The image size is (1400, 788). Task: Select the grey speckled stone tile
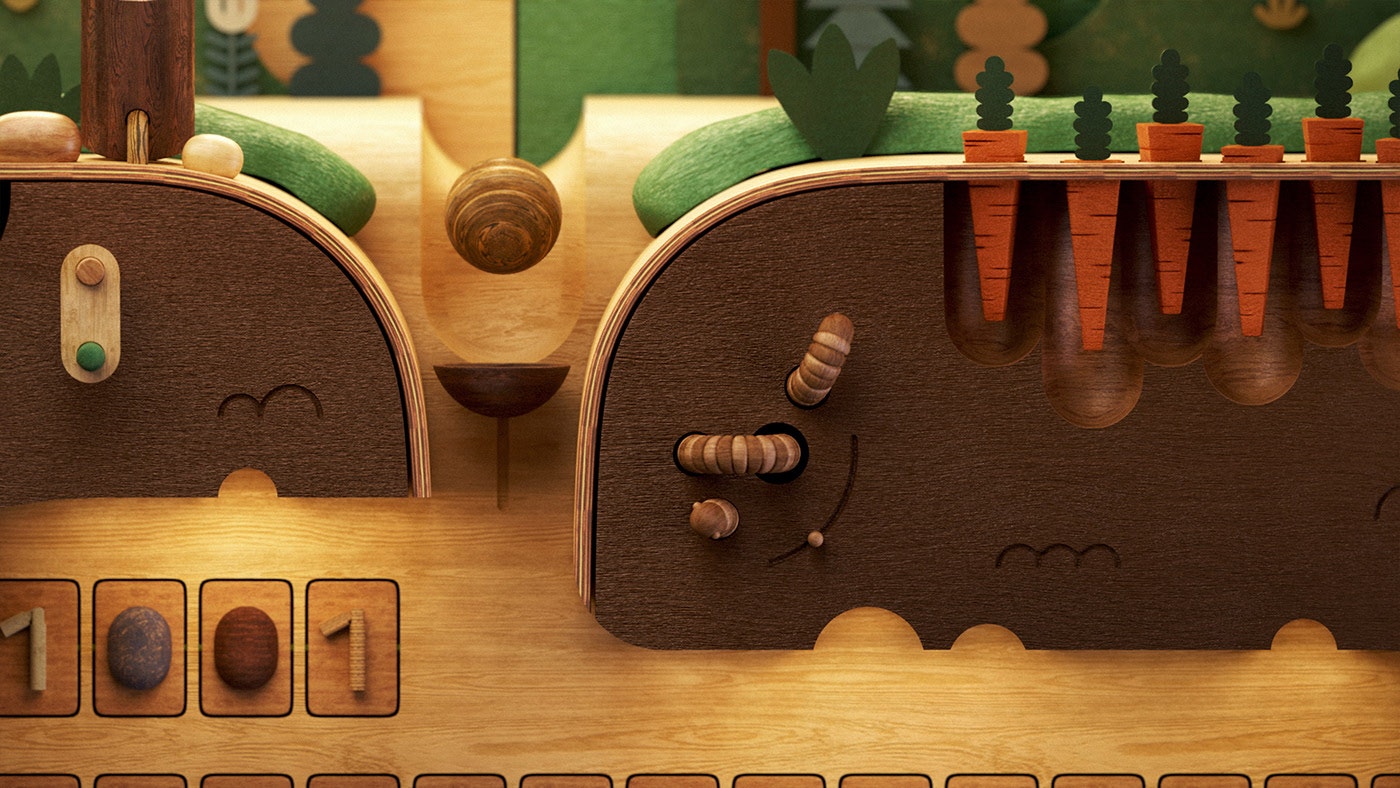[x=139, y=648]
